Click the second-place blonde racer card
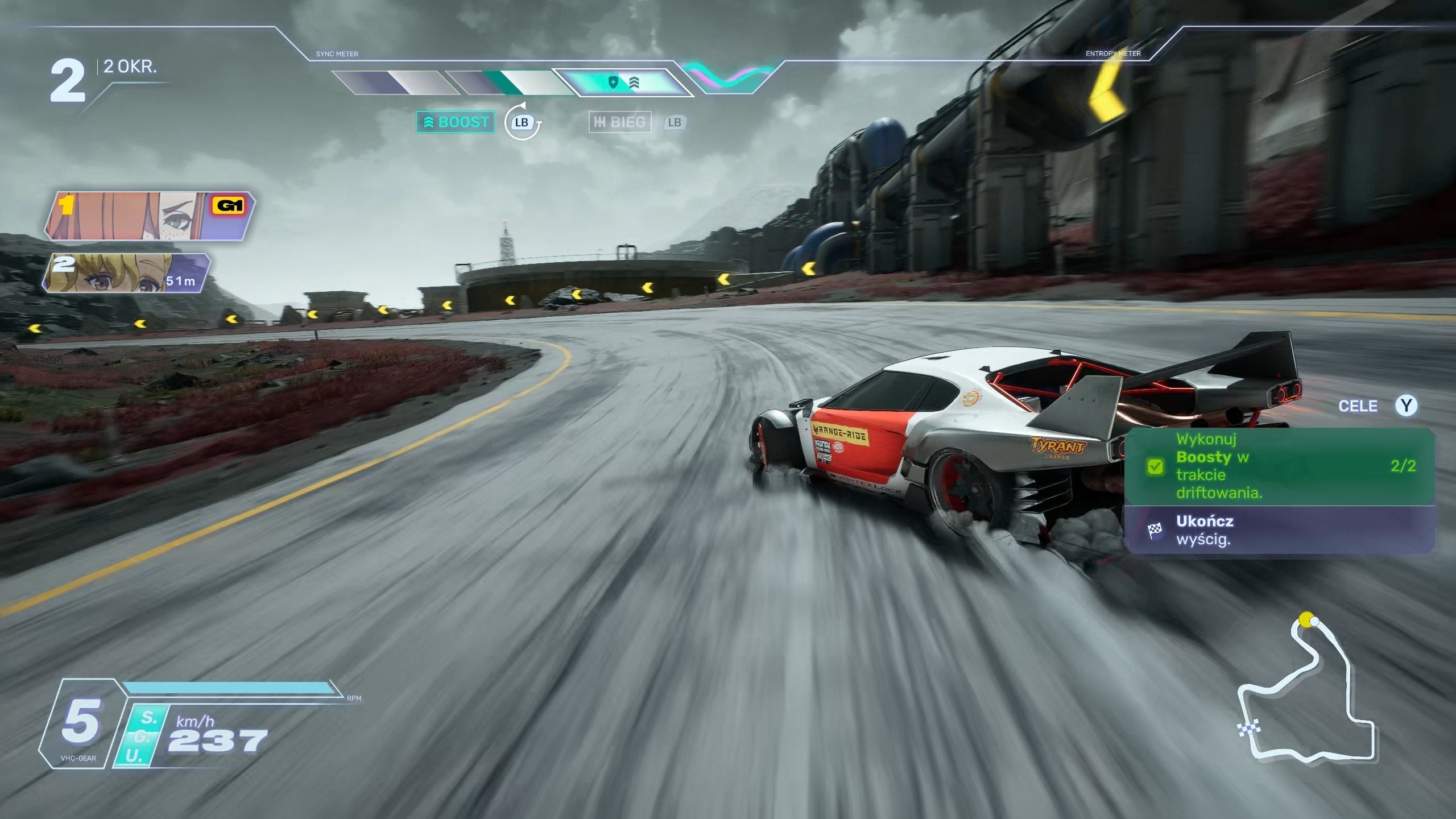 pyautogui.click(x=127, y=273)
